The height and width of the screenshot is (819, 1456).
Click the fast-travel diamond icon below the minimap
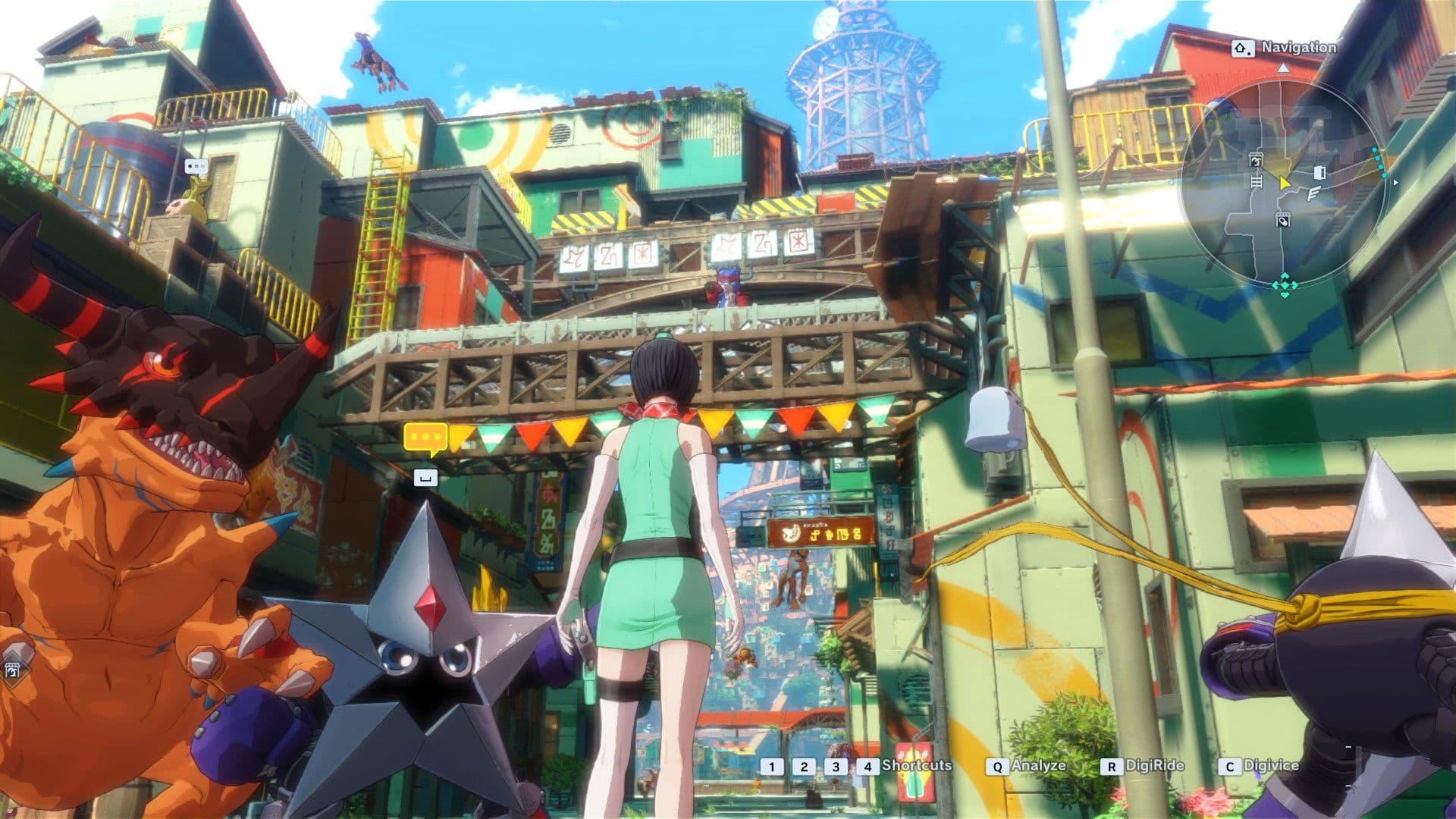(x=1285, y=285)
